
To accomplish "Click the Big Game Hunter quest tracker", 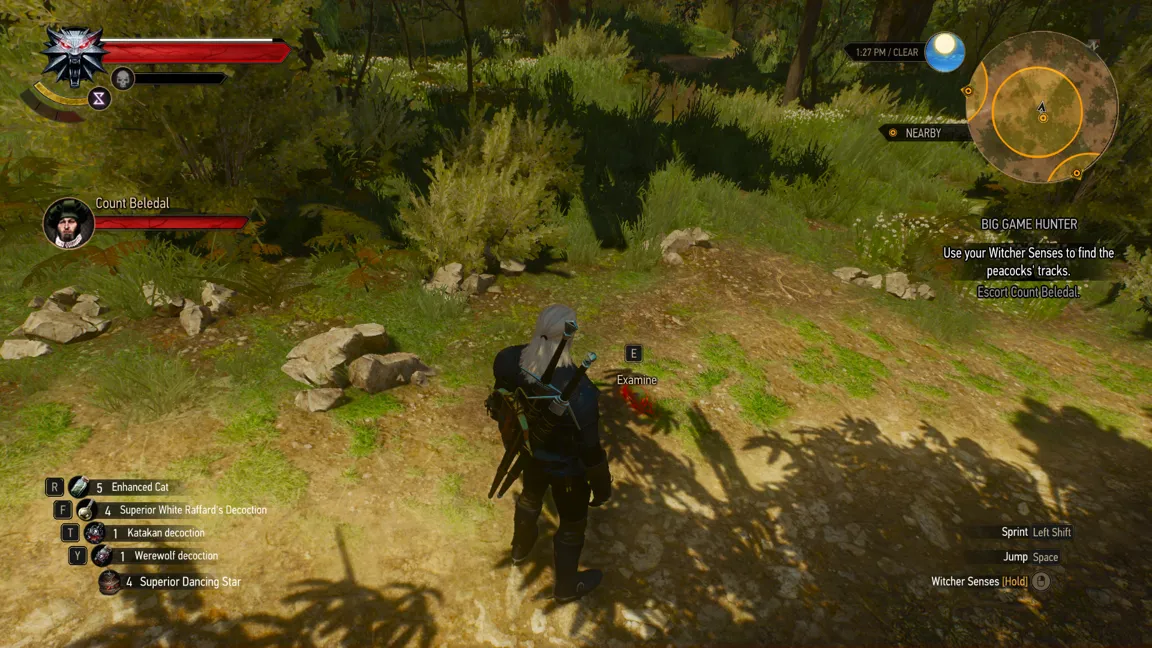I will [1028, 225].
